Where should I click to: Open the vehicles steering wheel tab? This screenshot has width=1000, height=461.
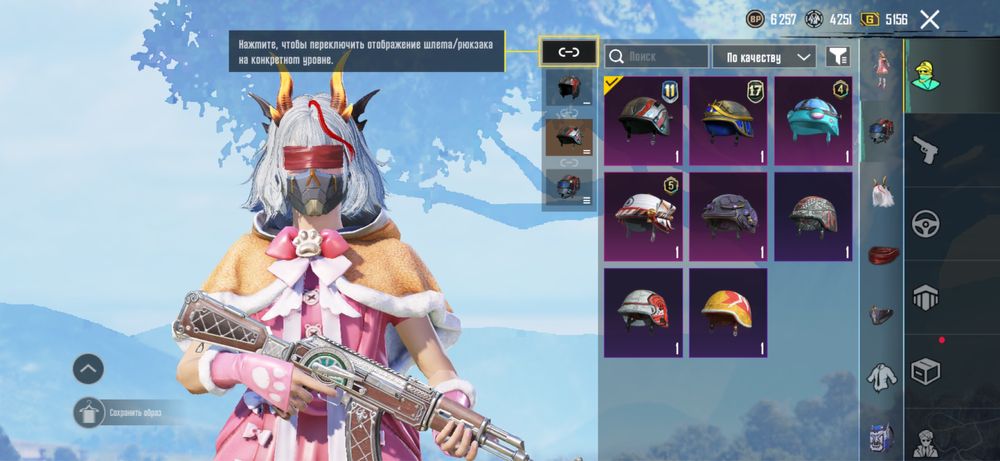coord(925,223)
